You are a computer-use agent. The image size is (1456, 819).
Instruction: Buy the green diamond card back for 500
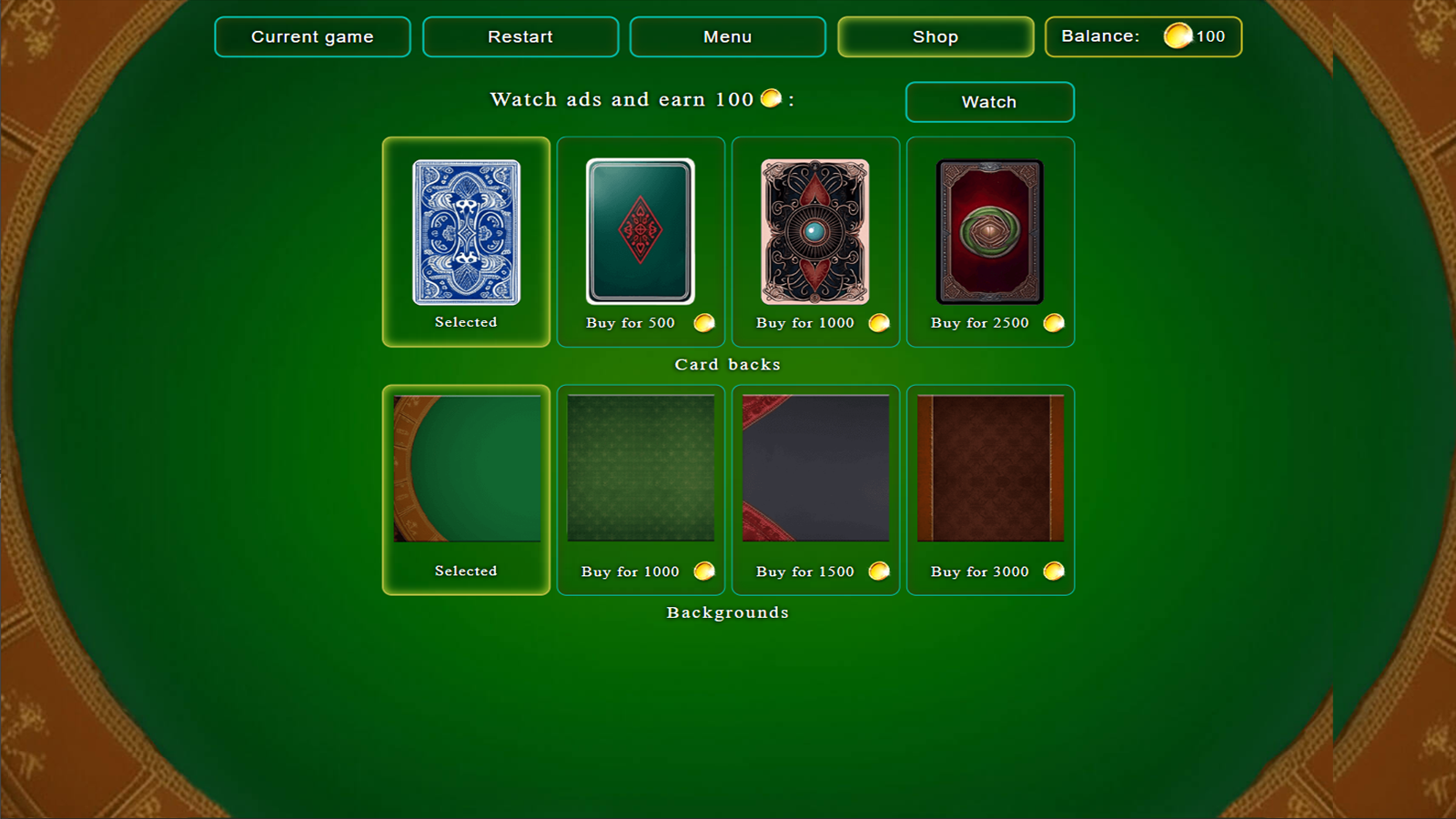coord(640,232)
